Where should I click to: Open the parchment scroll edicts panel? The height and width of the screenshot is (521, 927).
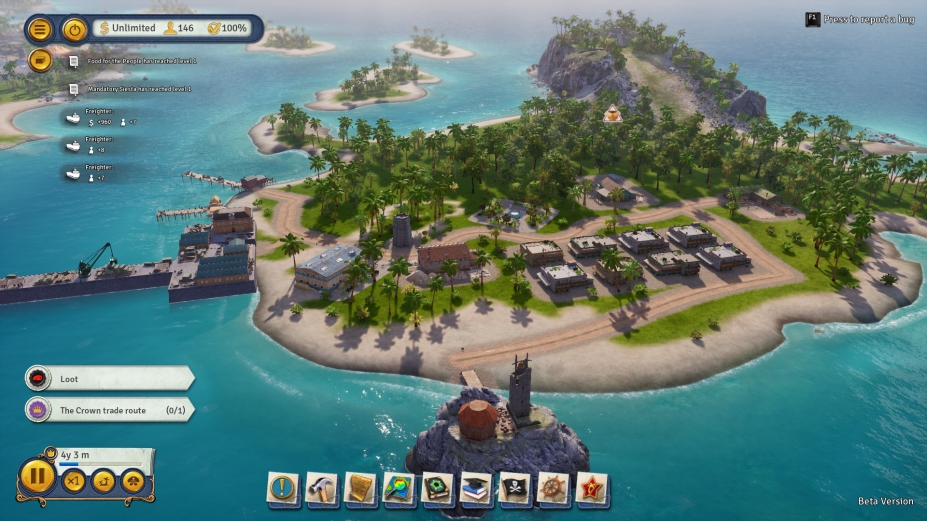(x=360, y=489)
